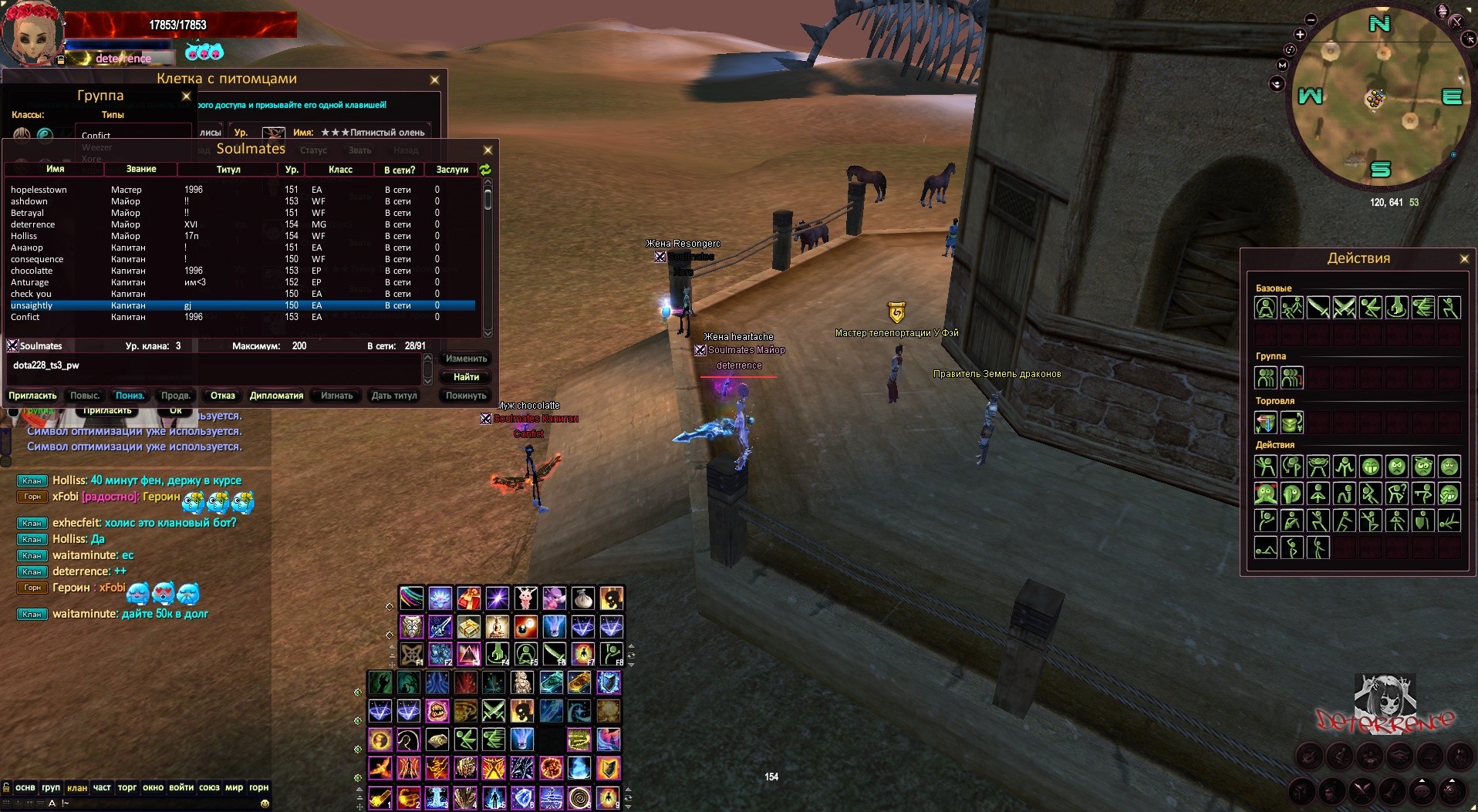Click the Покинуть clan button

point(466,396)
